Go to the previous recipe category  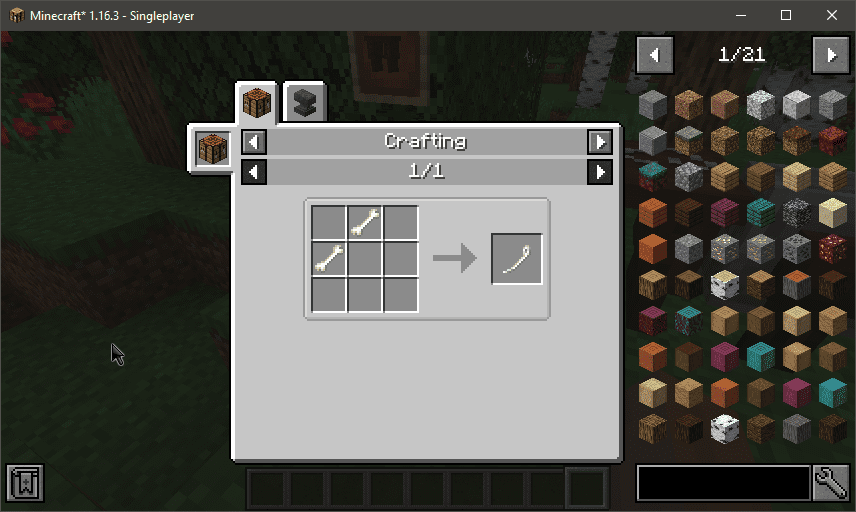click(x=254, y=142)
